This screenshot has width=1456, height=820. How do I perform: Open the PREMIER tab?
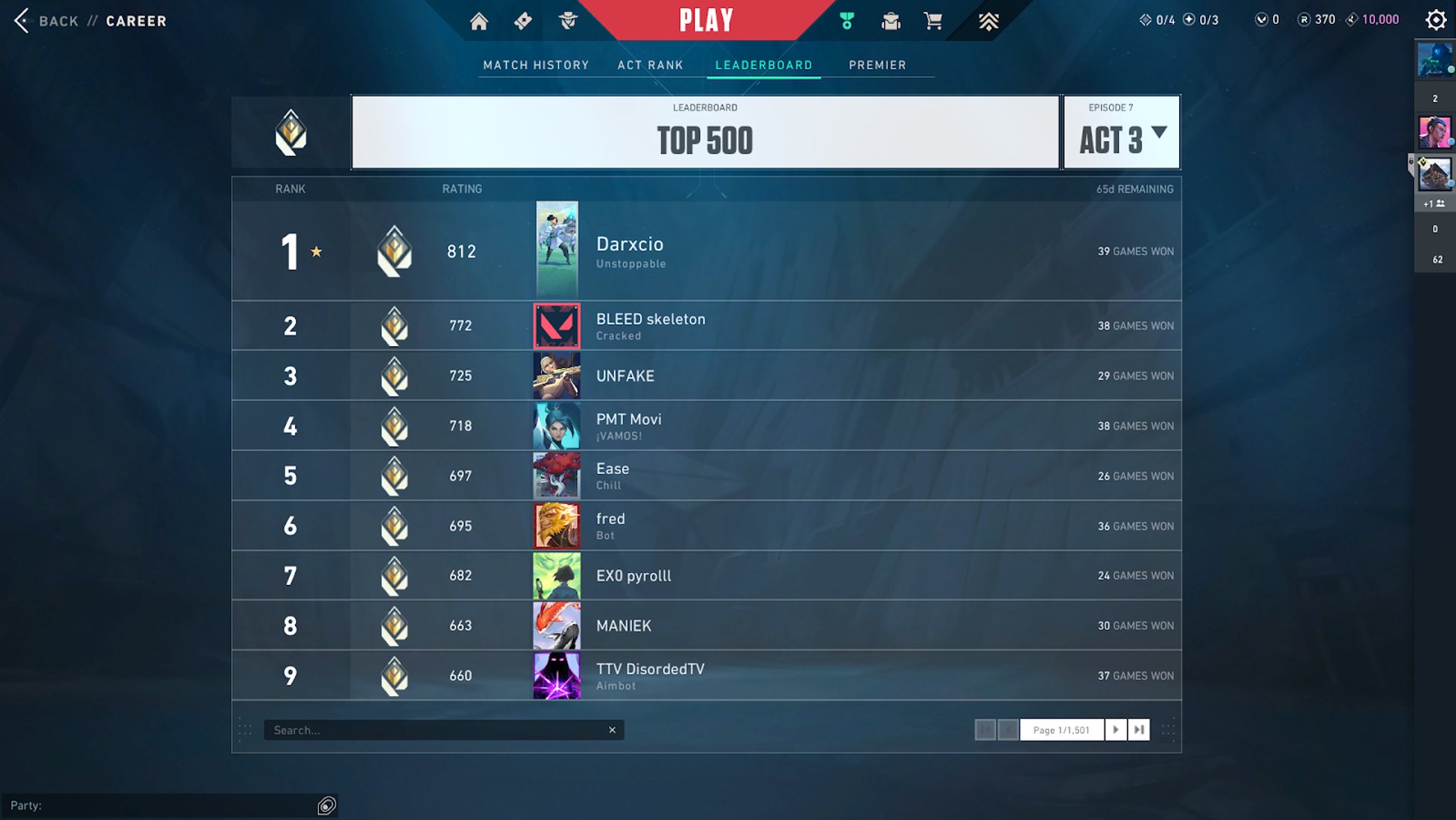(x=877, y=65)
